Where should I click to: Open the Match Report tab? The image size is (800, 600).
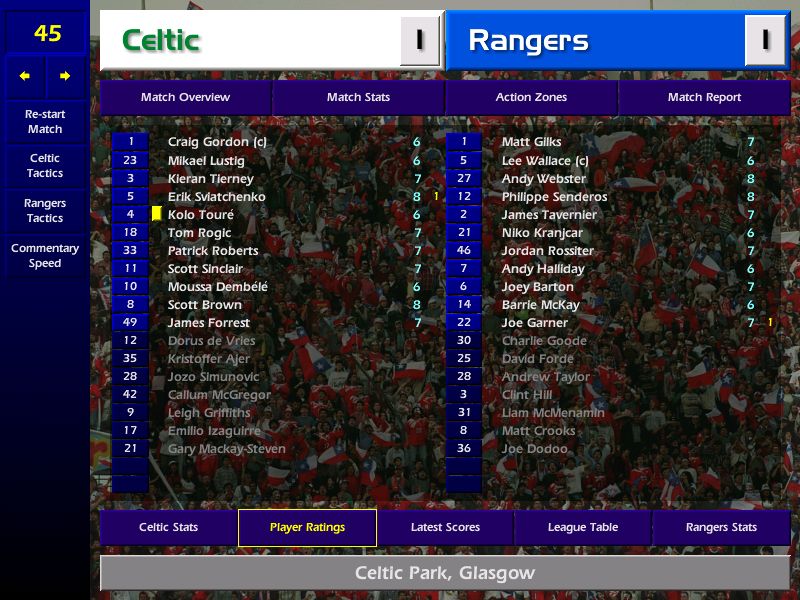704,97
